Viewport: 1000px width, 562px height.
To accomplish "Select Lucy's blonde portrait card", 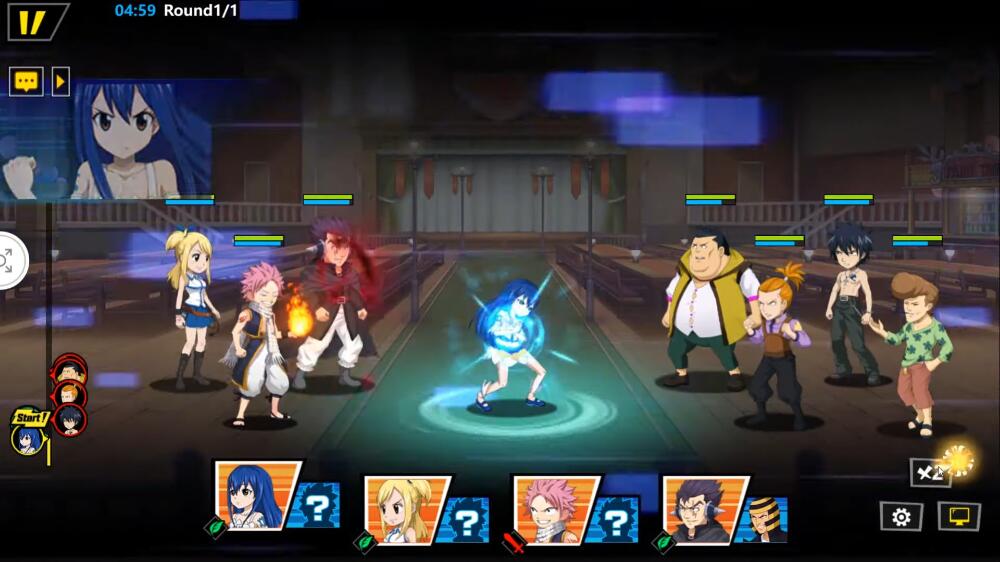I will pyautogui.click(x=405, y=506).
